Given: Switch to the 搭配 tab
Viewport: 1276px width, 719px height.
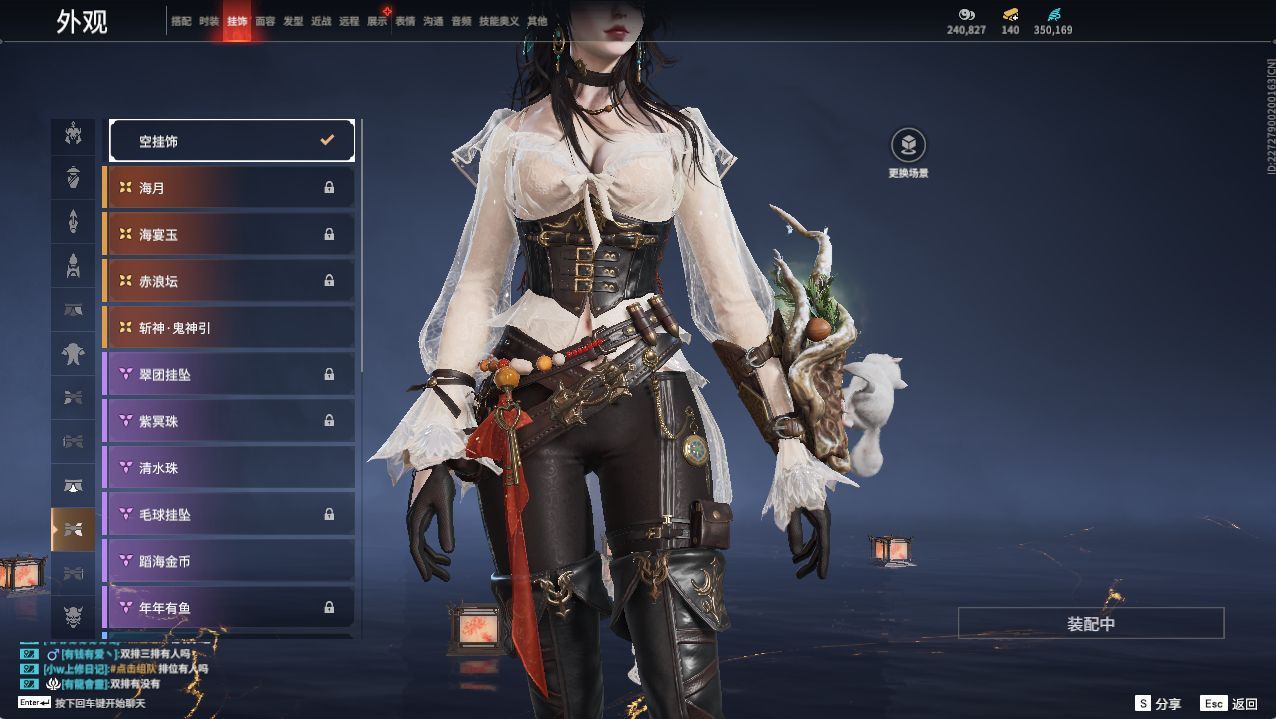Looking at the screenshot, I should (x=181, y=21).
